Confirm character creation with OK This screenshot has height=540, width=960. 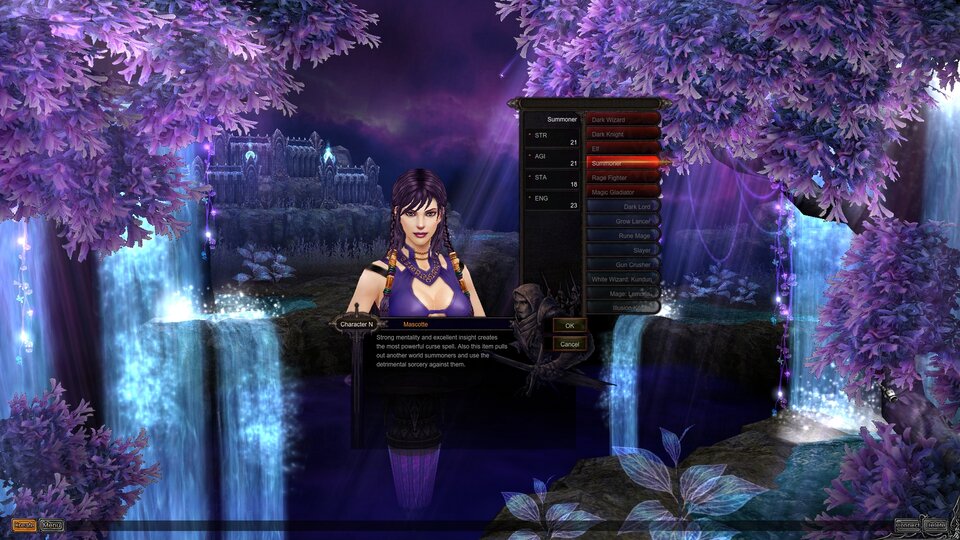click(x=569, y=326)
